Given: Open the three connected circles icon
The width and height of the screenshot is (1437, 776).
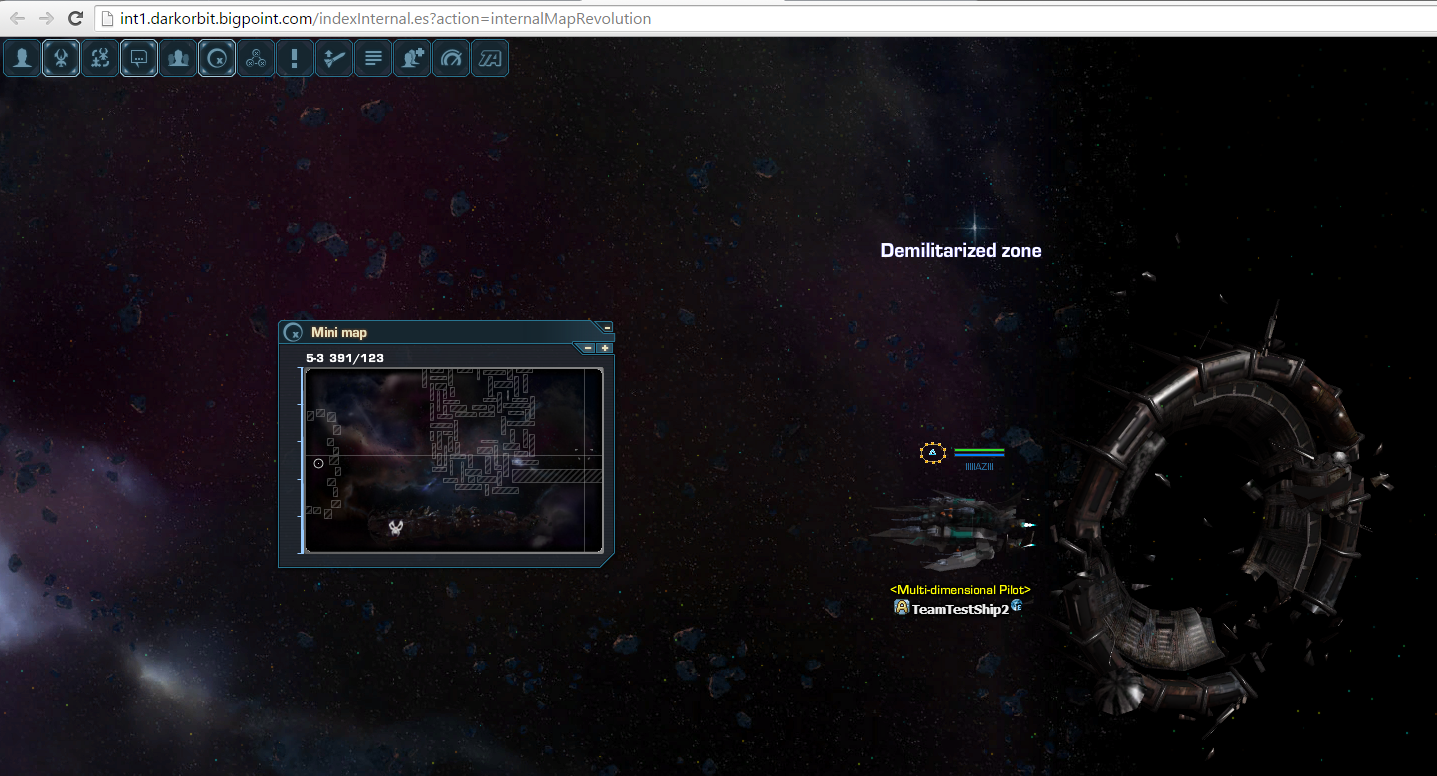Looking at the screenshot, I should coord(256,58).
